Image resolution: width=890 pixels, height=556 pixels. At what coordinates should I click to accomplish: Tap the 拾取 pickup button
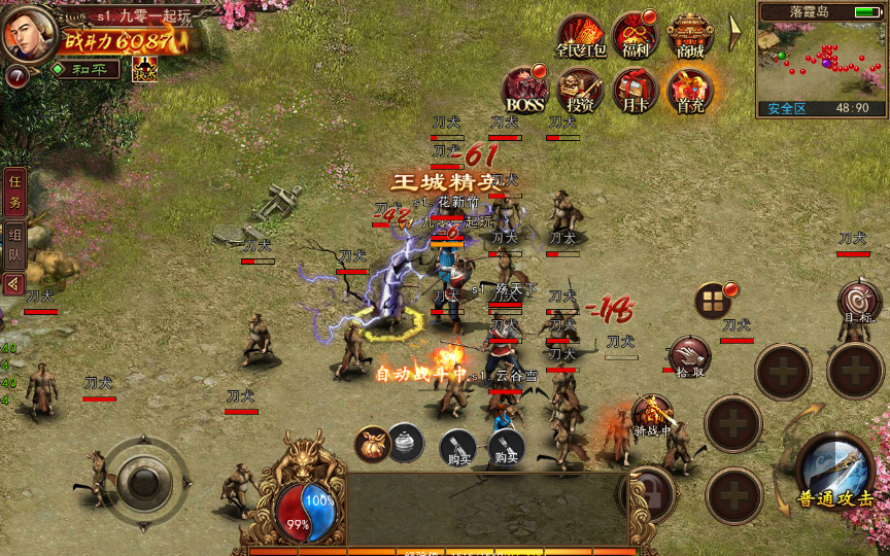tap(689, 357)
